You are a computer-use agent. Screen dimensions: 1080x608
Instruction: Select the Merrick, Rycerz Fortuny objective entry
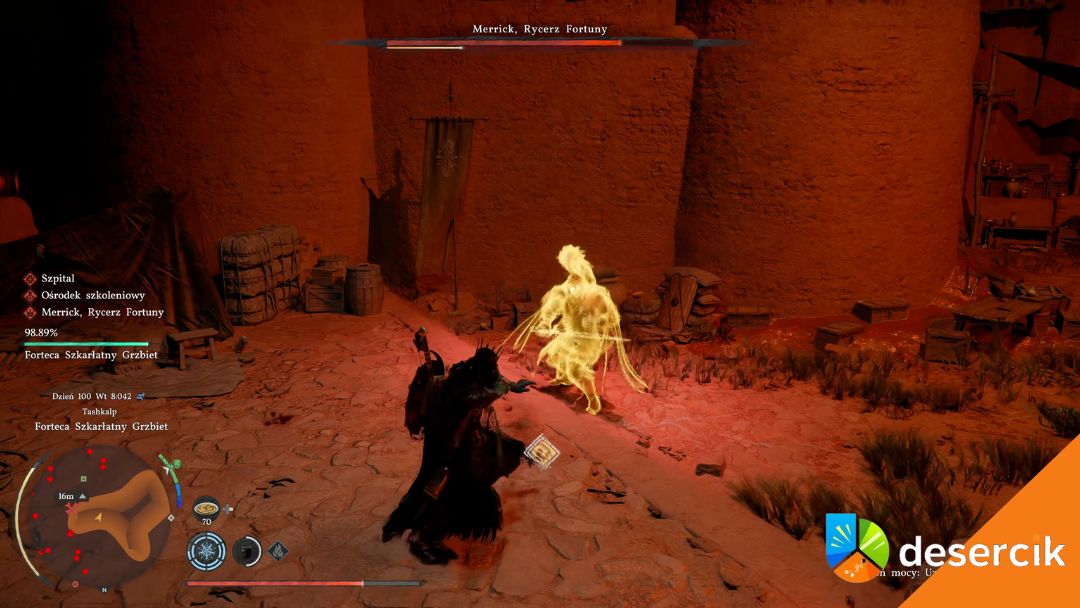tap(95, 312)
